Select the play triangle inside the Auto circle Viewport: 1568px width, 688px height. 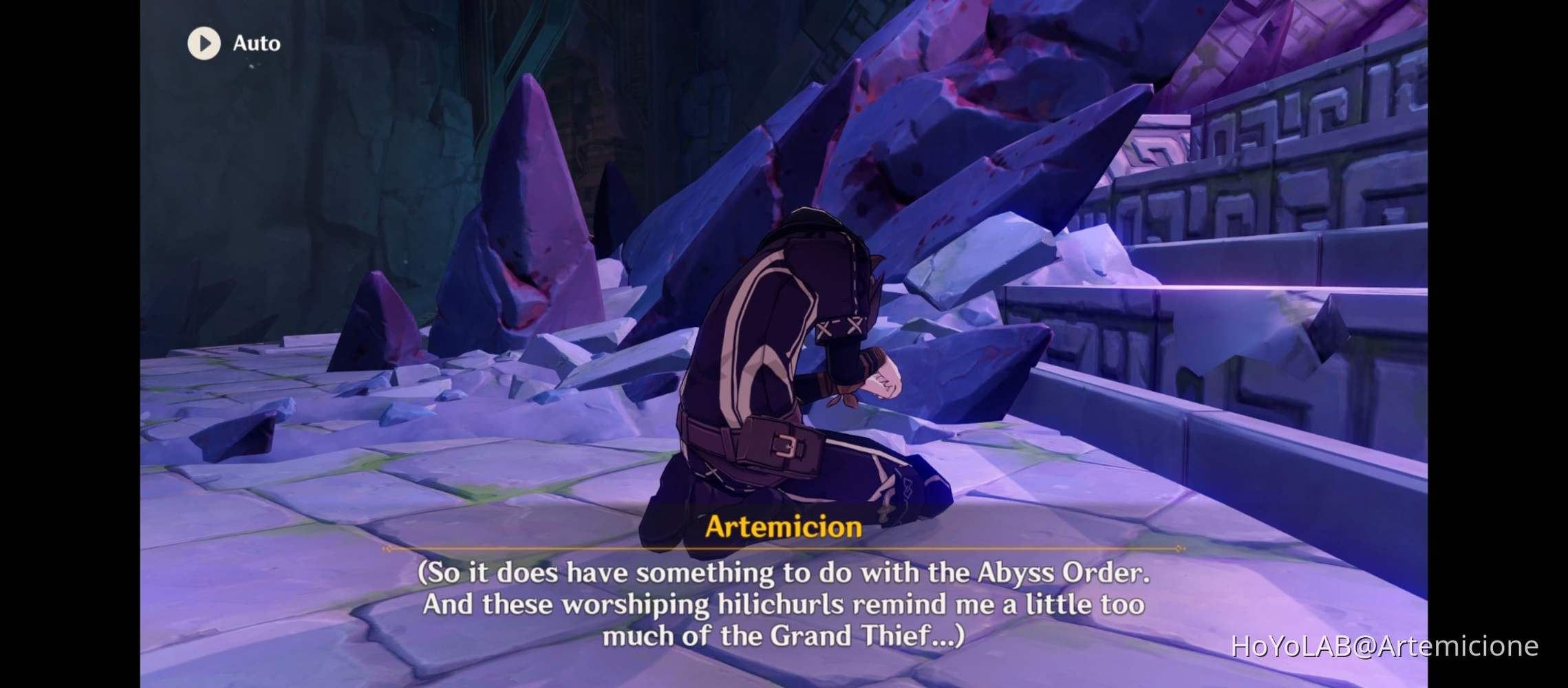(x=204, y=44)
